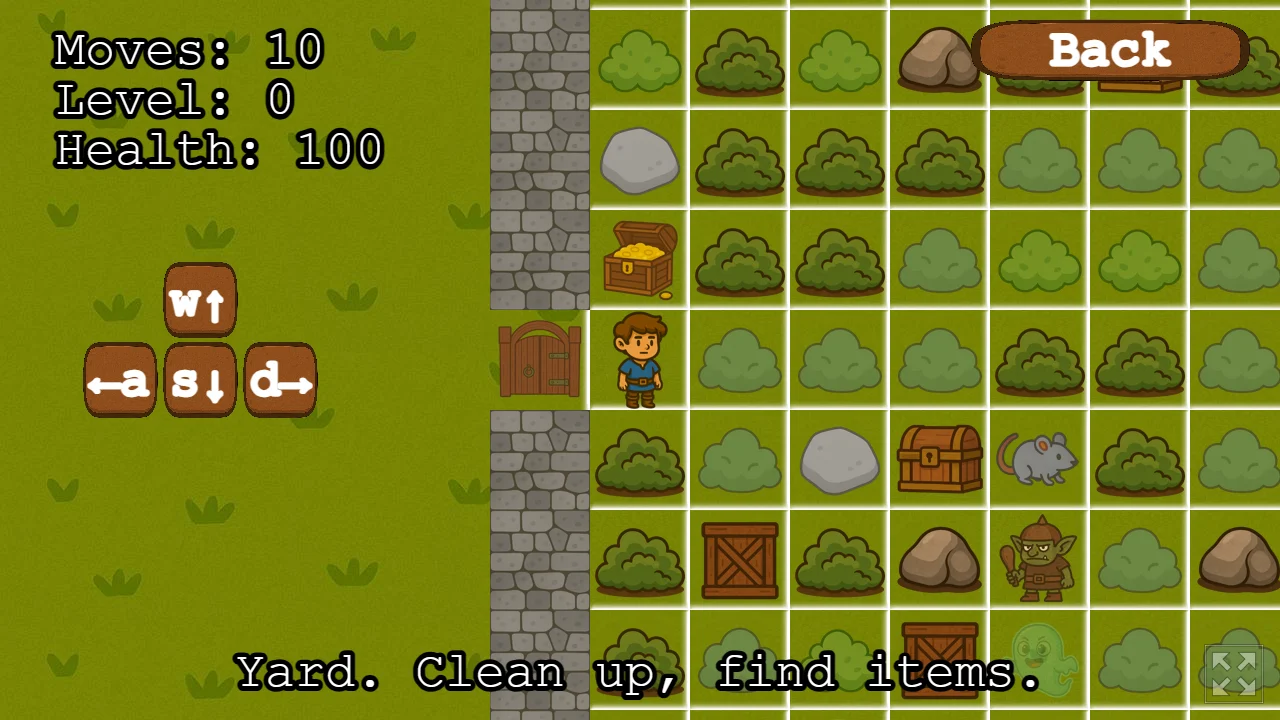This screenshot has width=1280, height=720.
Task: Move right using the d button
Action: (x=280, y=380)
